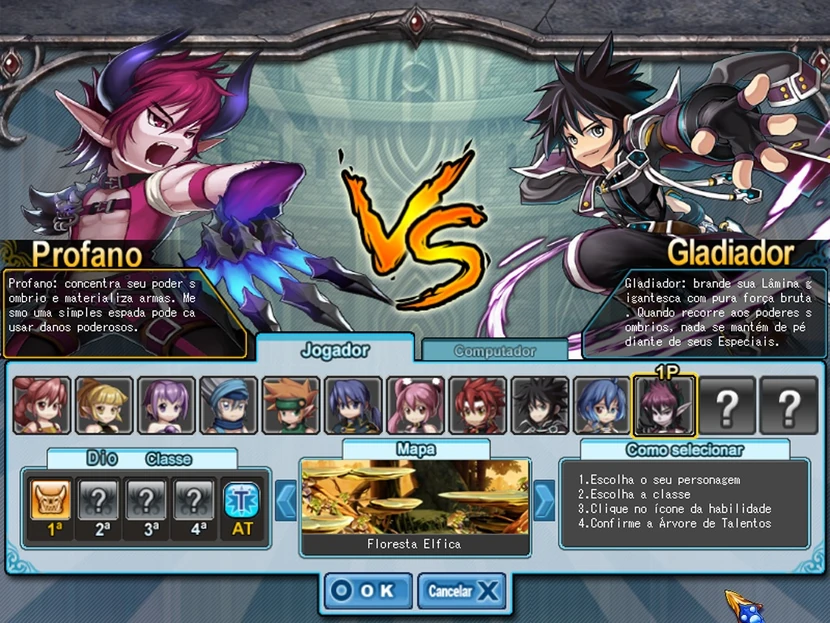Choose the locked 4ª class slot

coord(196,498)
